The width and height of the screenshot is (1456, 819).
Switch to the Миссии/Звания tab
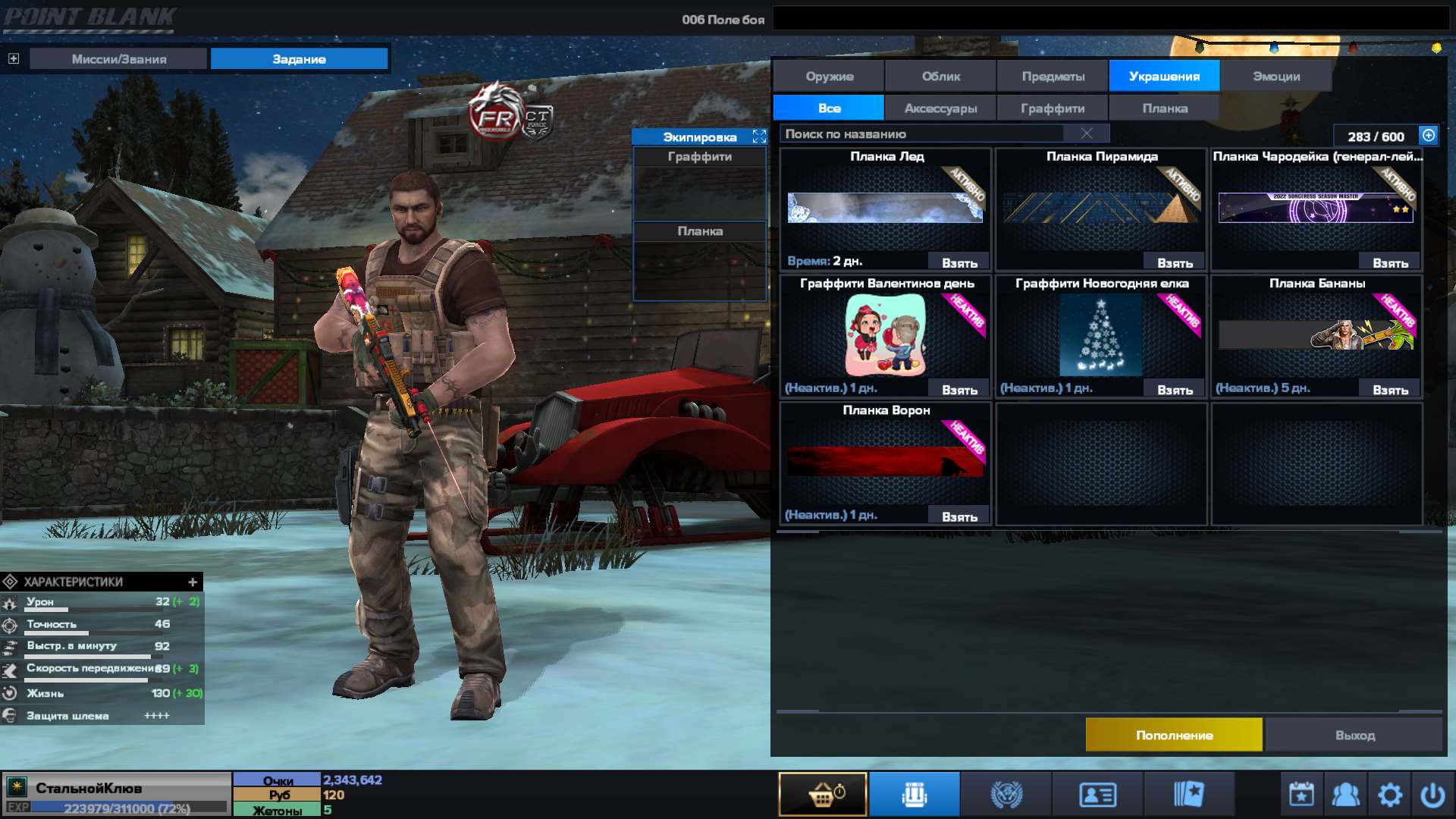pyautogui.click(x=118, y=58)
